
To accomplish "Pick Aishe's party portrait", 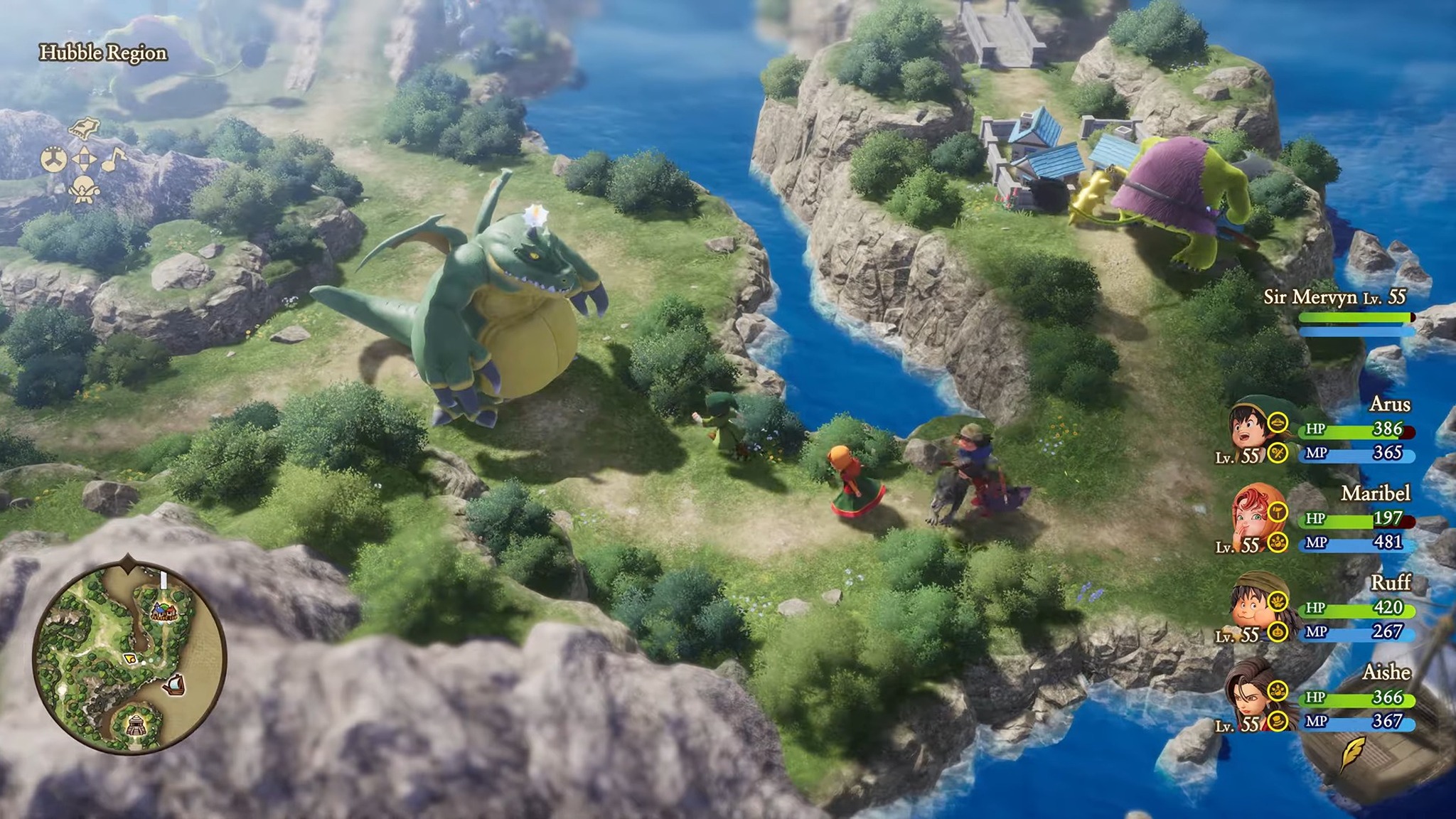I will [1248, 697].
